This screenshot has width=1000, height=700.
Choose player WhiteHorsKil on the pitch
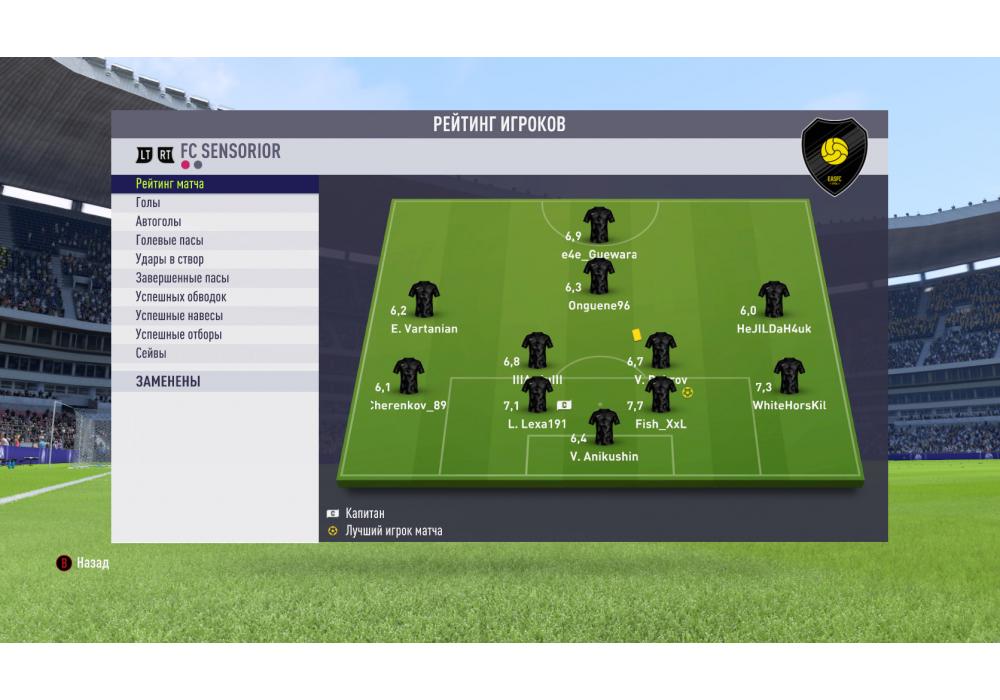coord(789,376)
